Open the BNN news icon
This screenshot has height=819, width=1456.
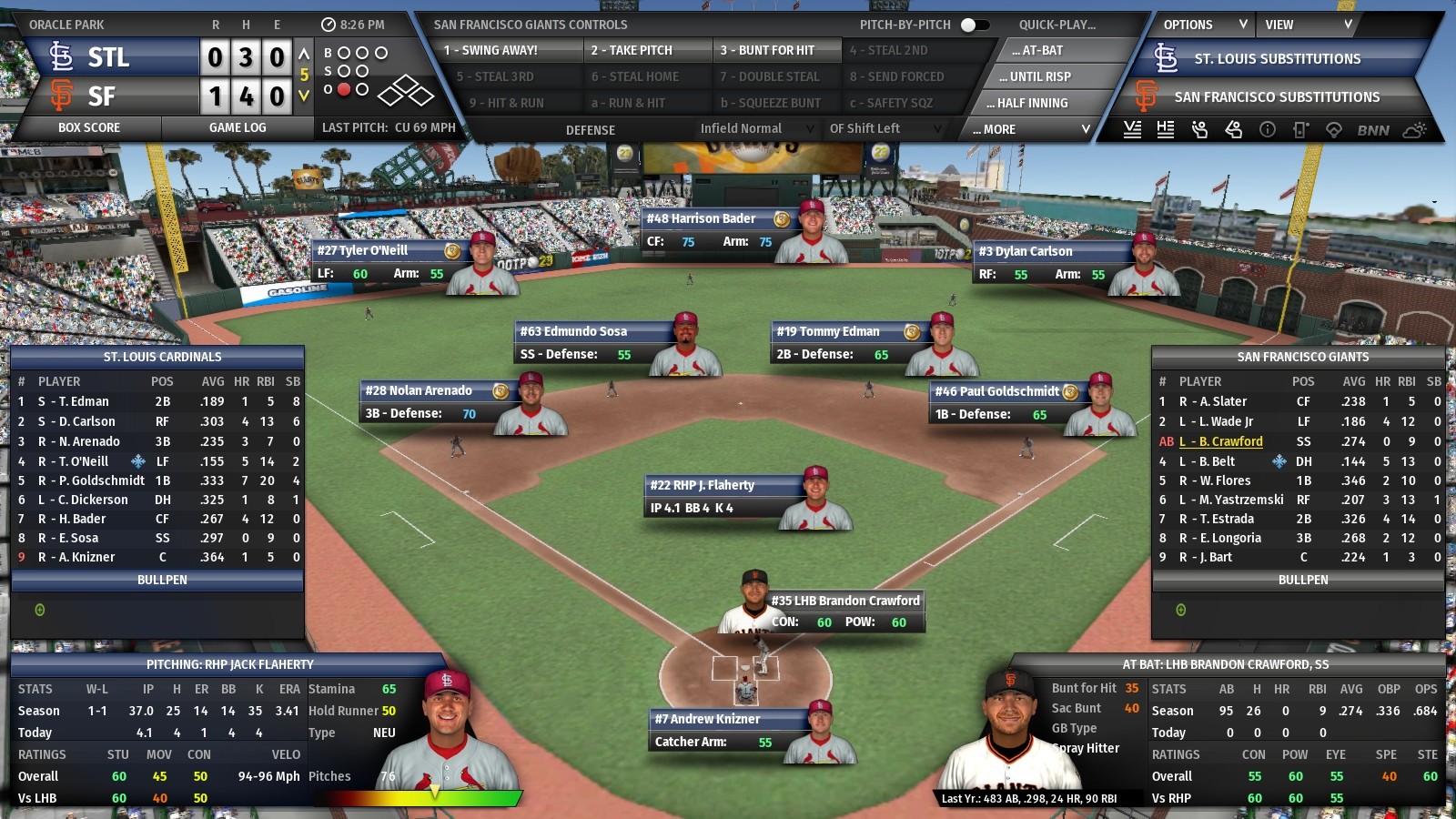(1374, 130)
